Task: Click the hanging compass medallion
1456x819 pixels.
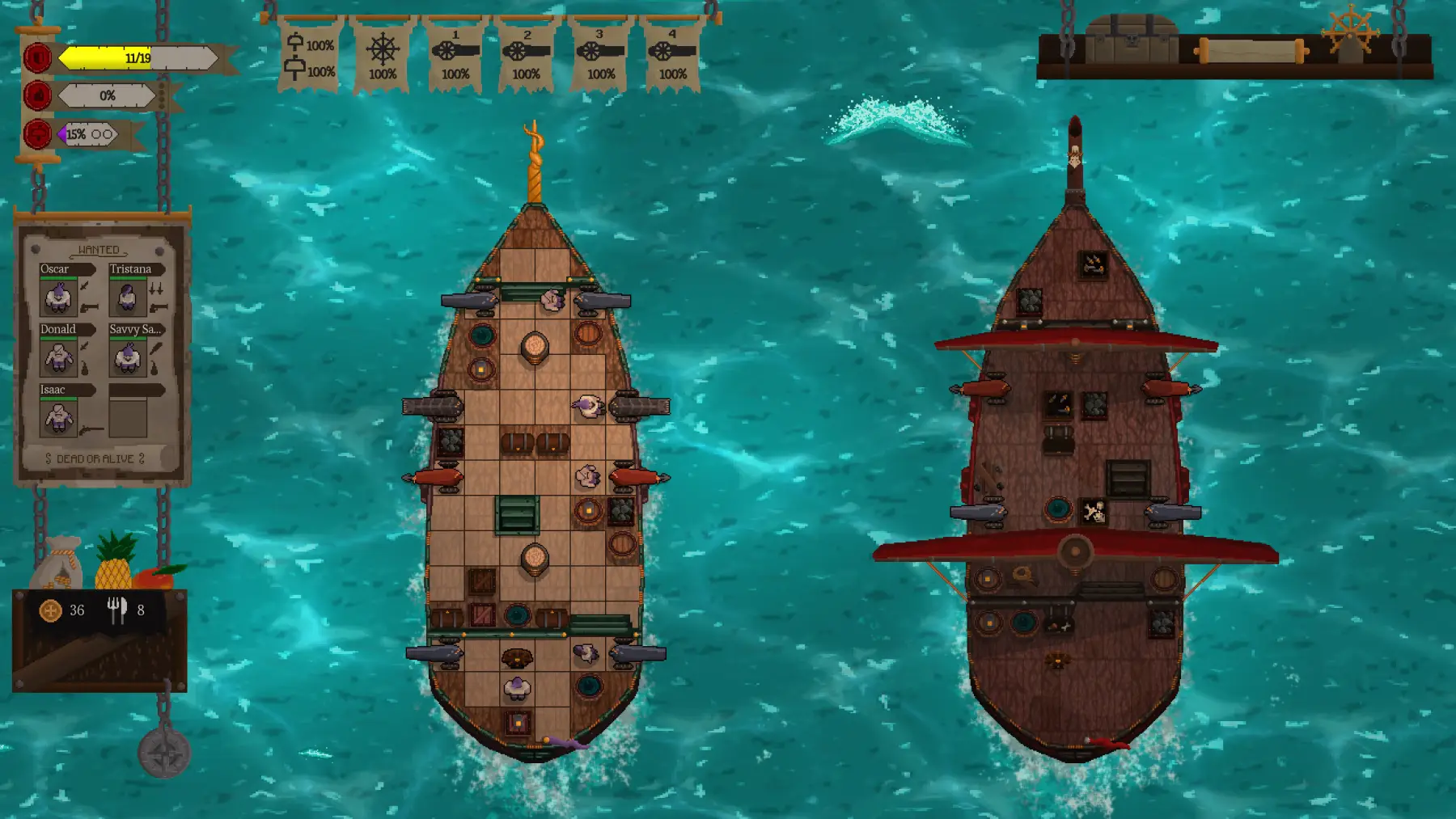Action: (164, 753)
